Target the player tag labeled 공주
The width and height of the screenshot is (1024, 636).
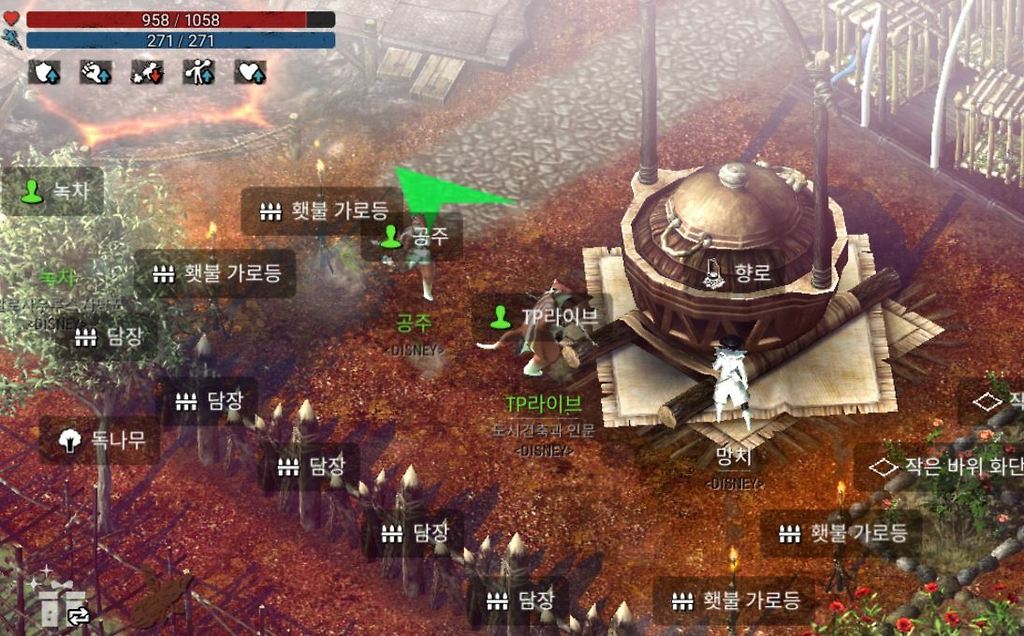tap(412, 237)
